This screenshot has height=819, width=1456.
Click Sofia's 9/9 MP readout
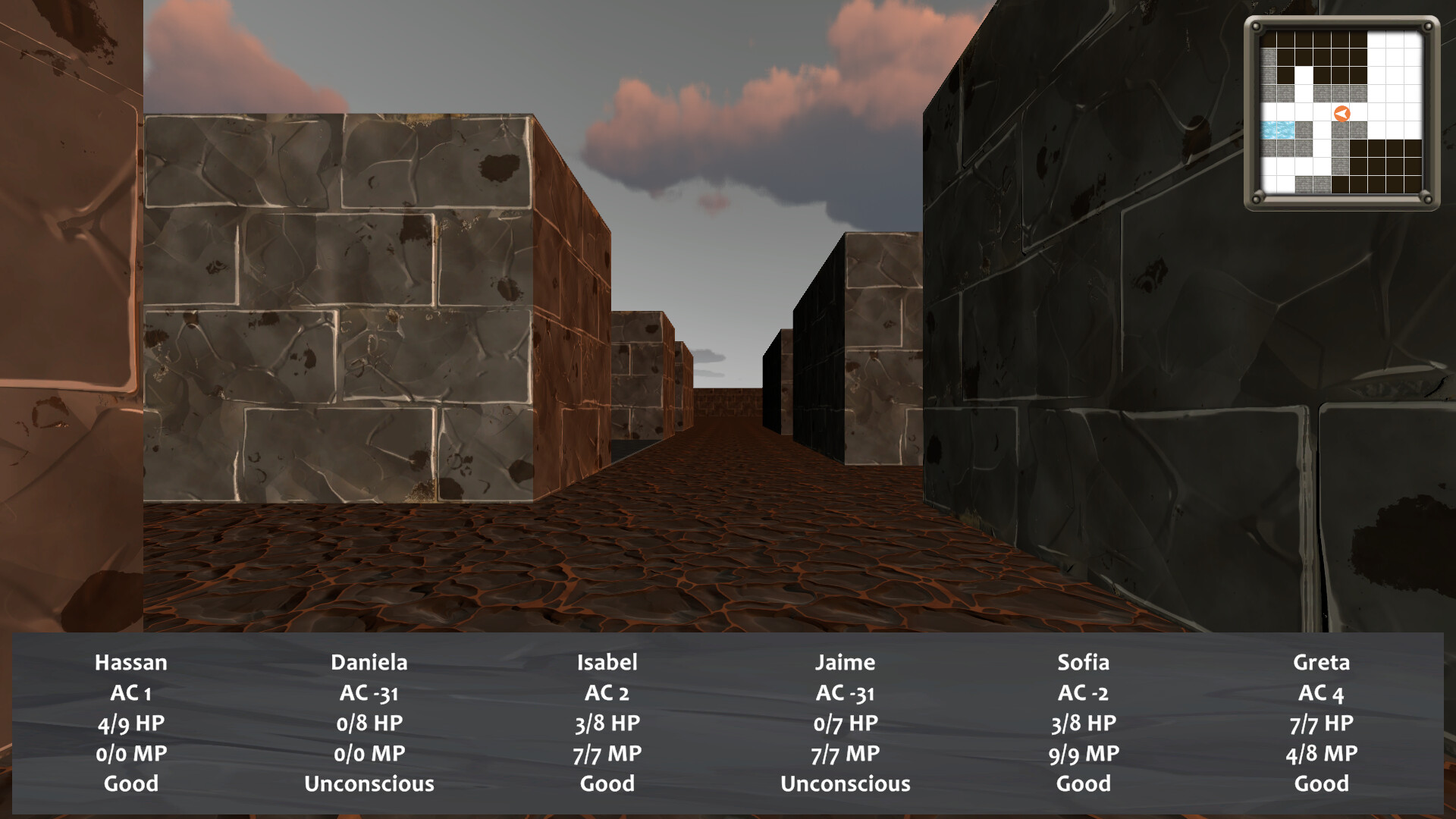click(1084, 753)
